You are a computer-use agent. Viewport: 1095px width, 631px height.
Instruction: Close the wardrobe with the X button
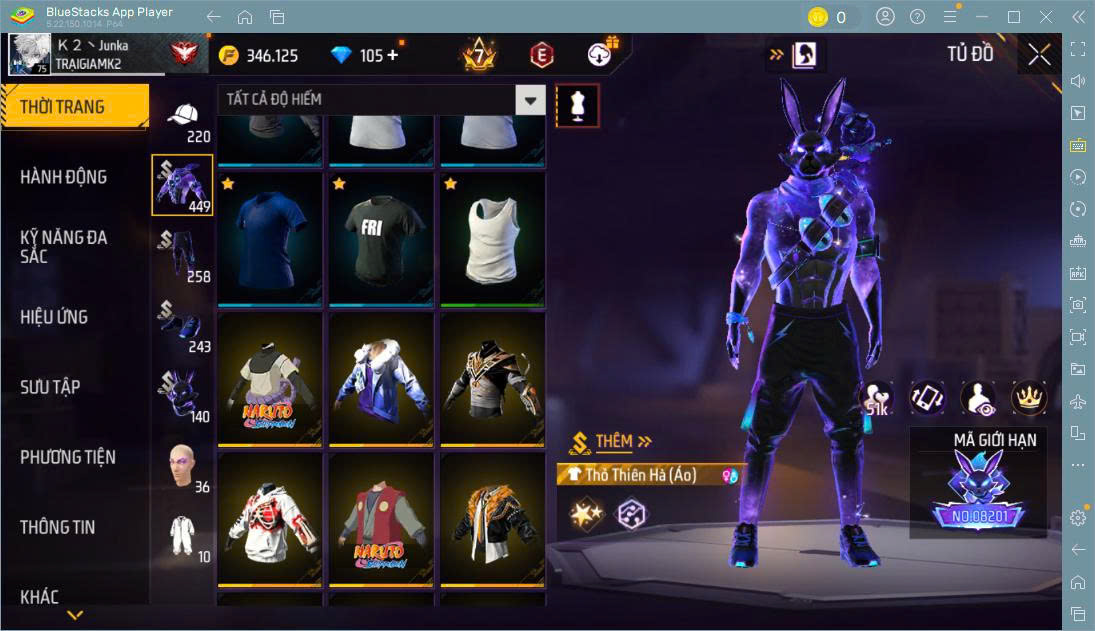[x=1039, y=55]
